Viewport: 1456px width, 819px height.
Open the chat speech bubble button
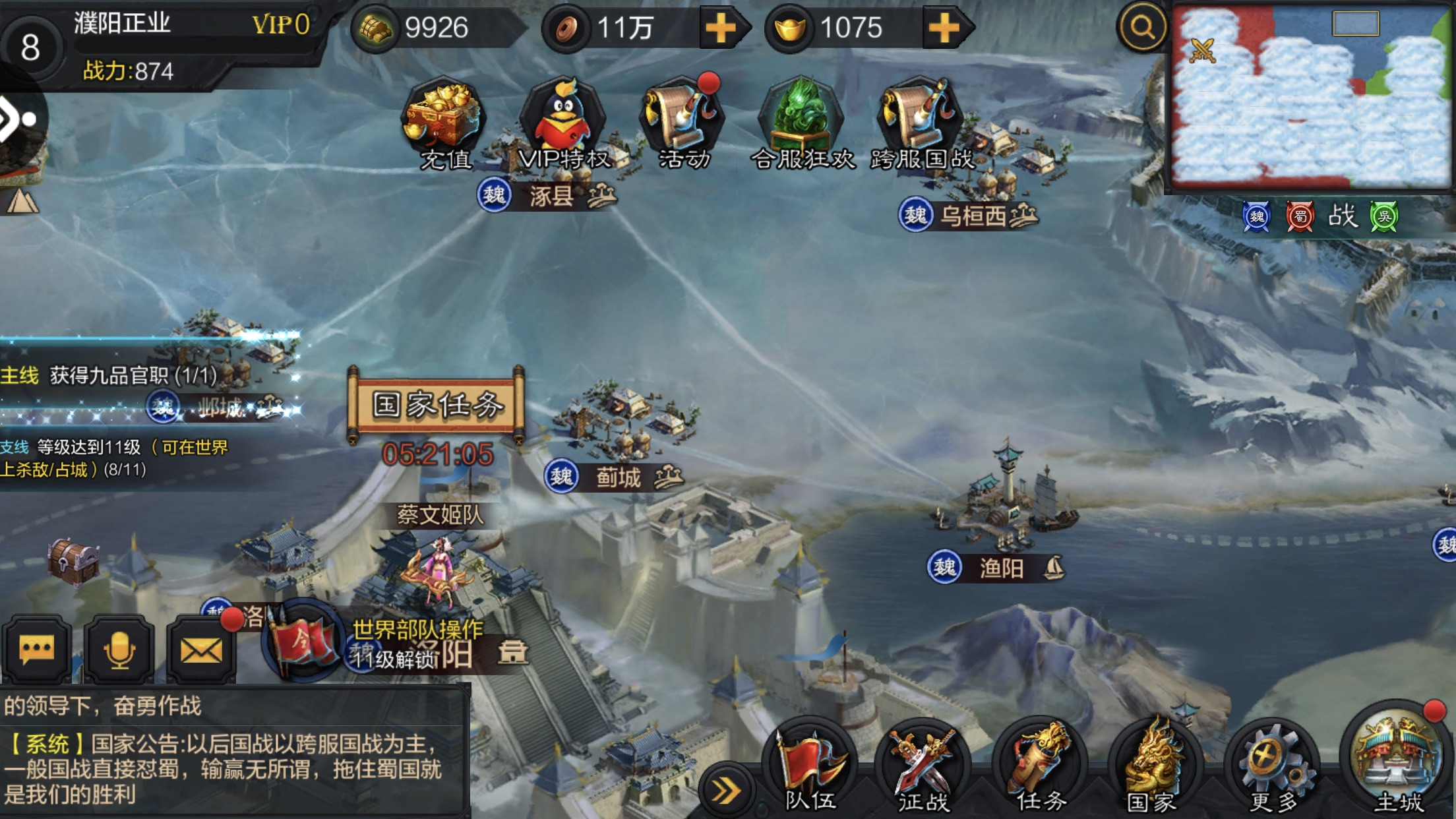(37, 650)
